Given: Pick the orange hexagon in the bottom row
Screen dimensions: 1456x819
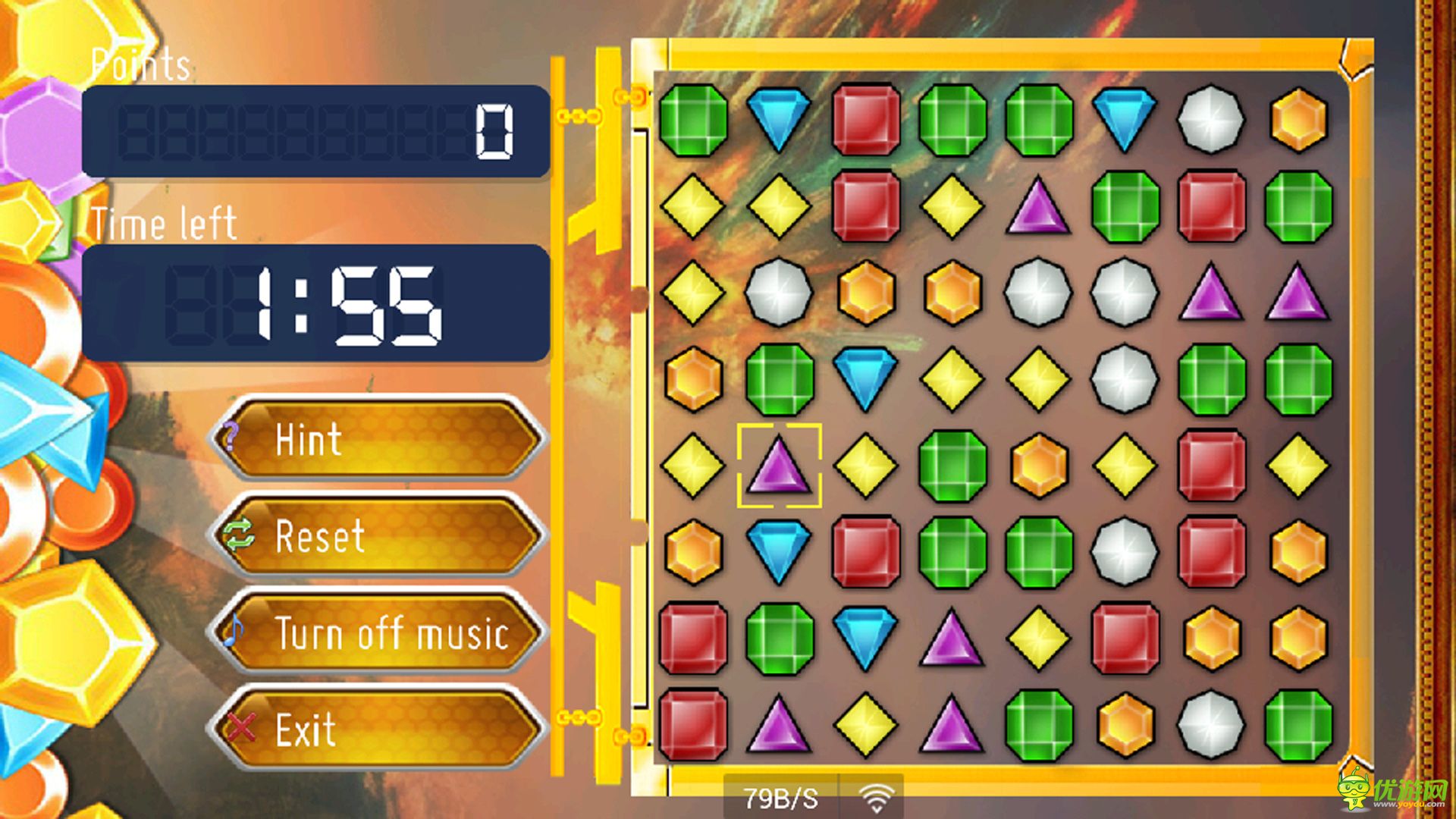Looking at the screenshot, I should 1125,723.
